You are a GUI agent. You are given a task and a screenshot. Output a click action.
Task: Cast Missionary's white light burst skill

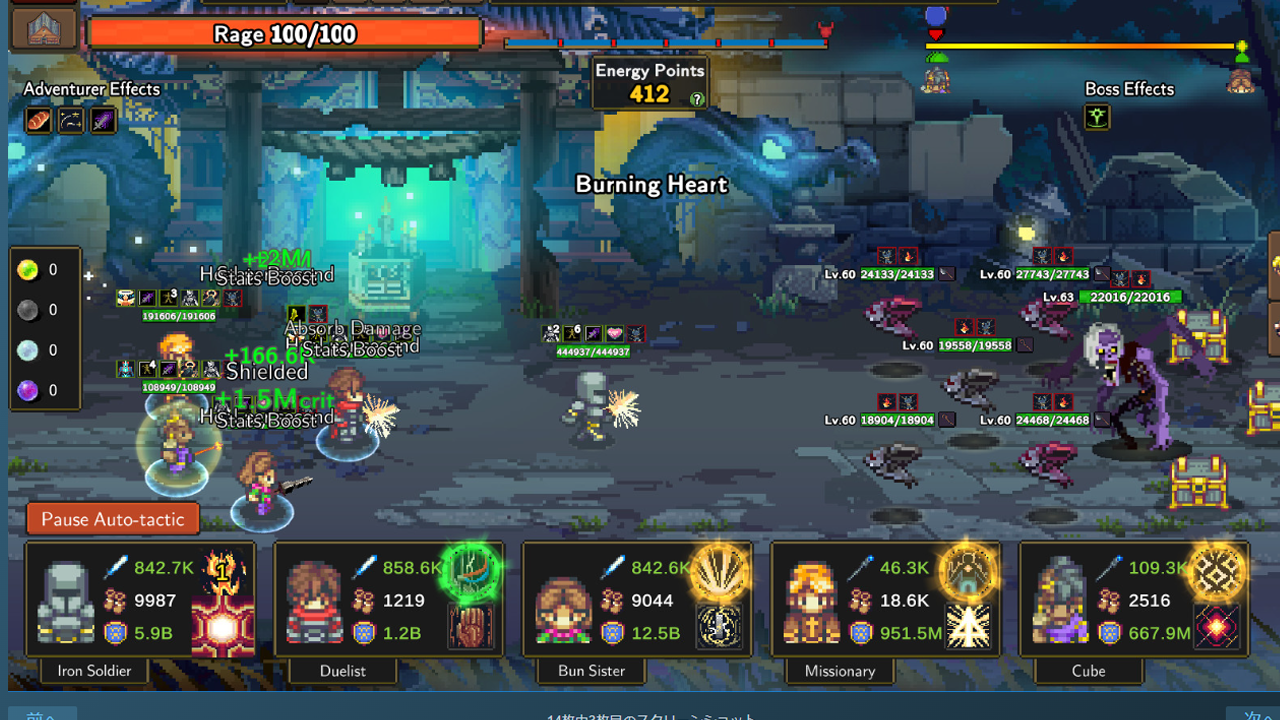click(x=967, y=627)
